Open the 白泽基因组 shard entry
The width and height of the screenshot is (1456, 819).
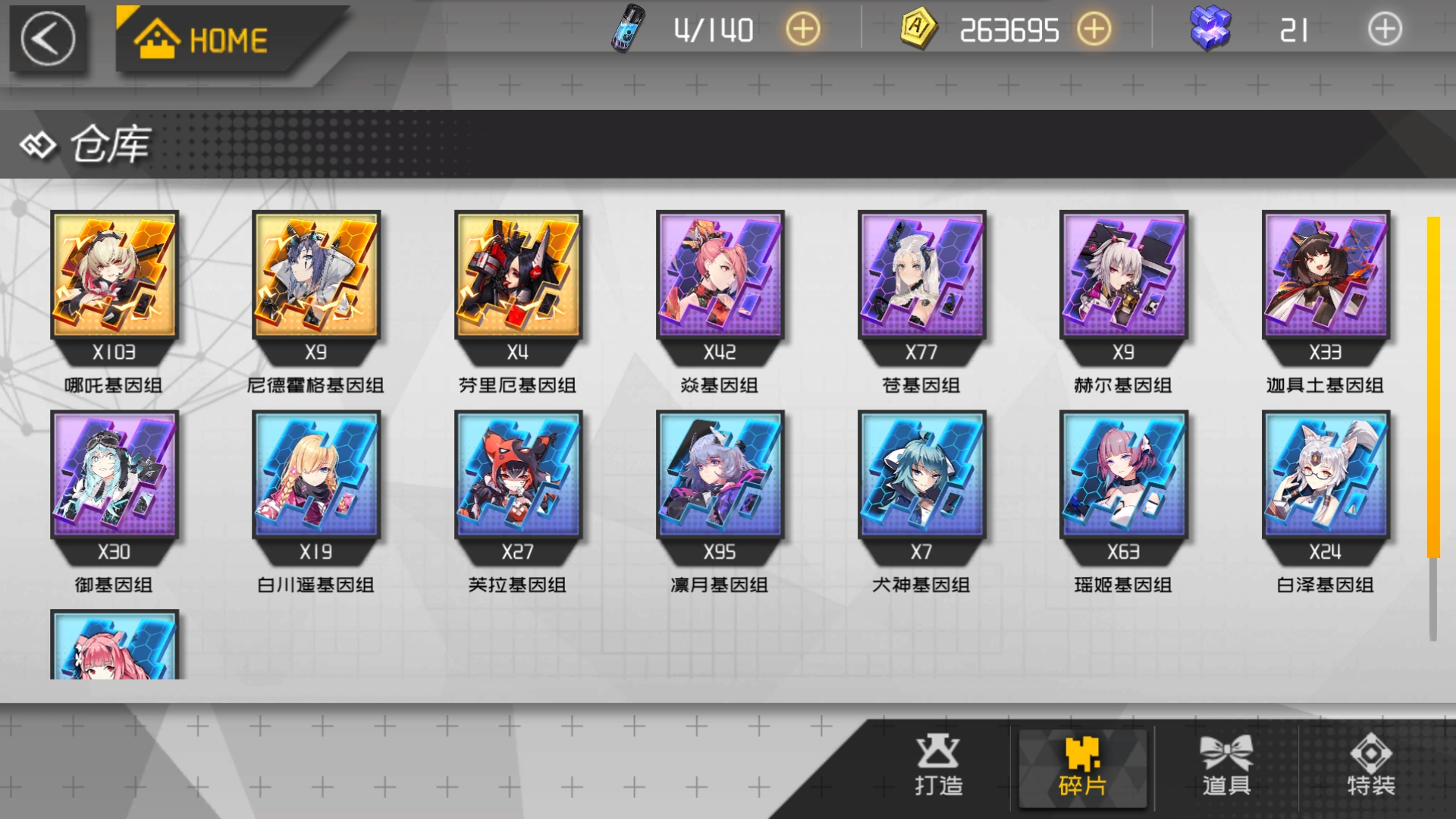pos(1324,476)
